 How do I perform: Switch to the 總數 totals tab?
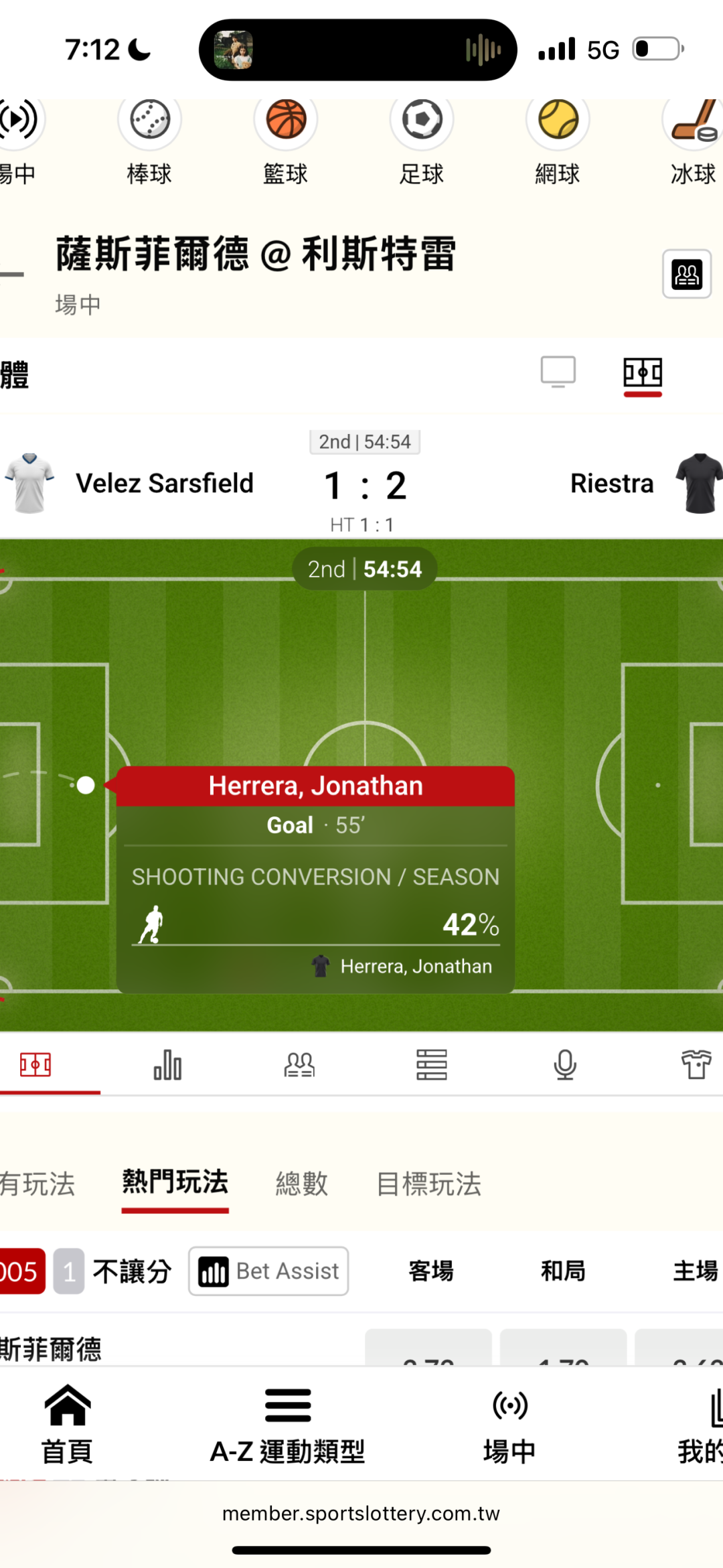coord(302,1184)
